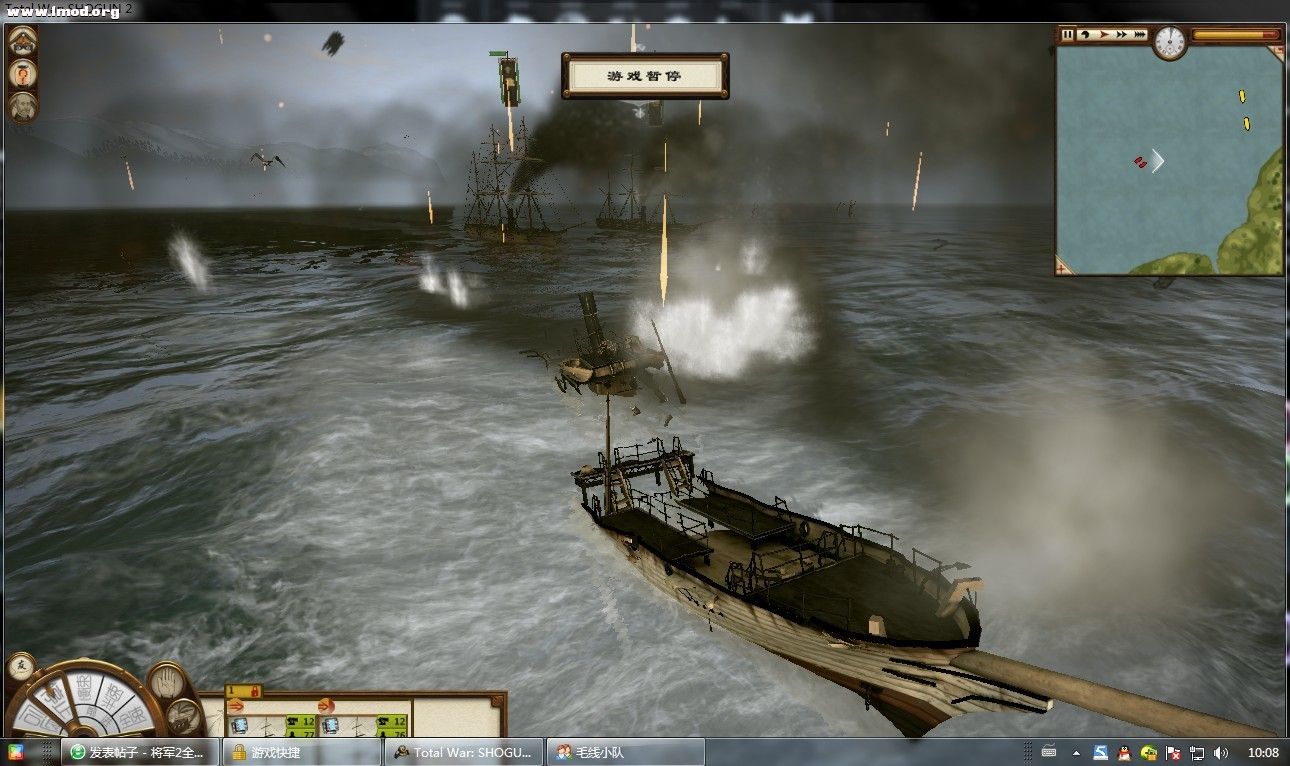The image size is (1290, 766).
Task: Select double-arrow fast forward speed
Action: 1122,35
